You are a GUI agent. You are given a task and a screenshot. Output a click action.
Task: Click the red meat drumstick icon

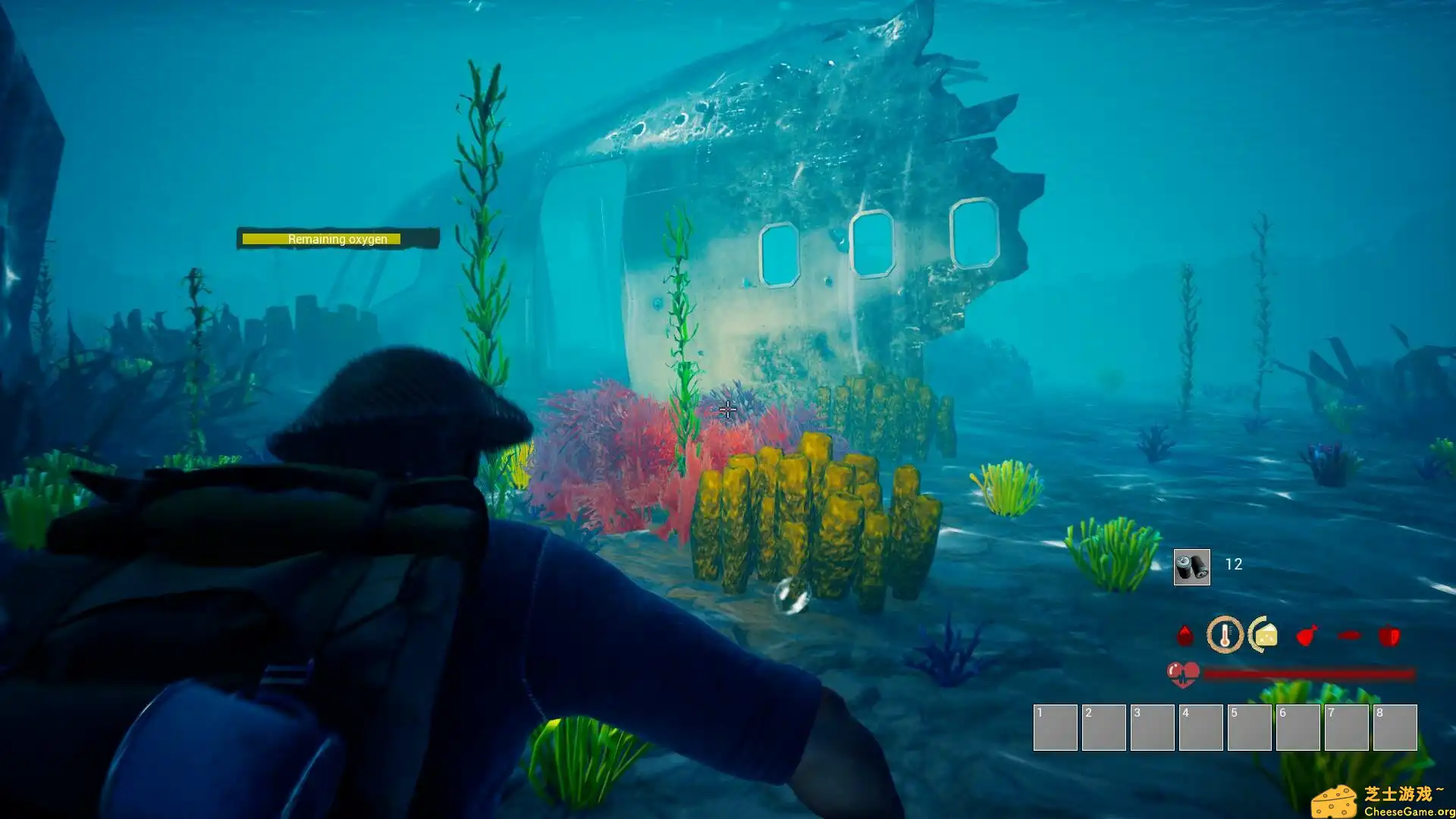(1307, 635)
